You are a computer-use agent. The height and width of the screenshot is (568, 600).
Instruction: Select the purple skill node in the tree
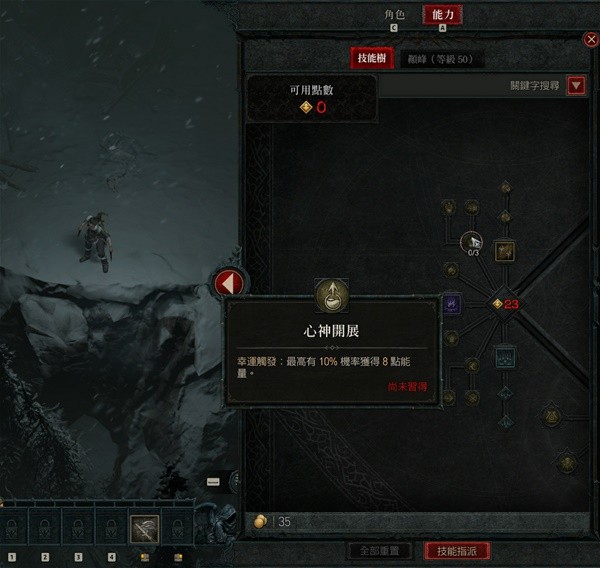click(451, 303)
